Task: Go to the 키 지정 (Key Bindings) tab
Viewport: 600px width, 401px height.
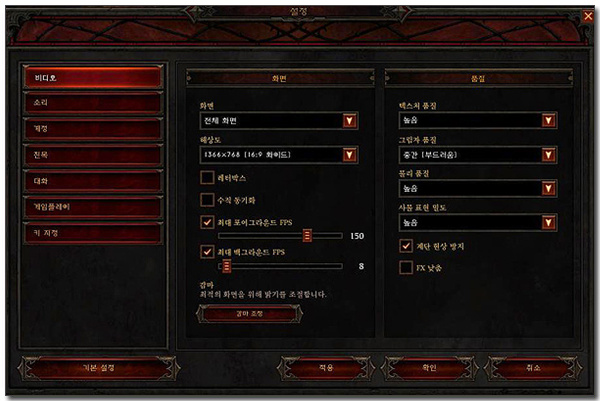Action: point(93,233)
